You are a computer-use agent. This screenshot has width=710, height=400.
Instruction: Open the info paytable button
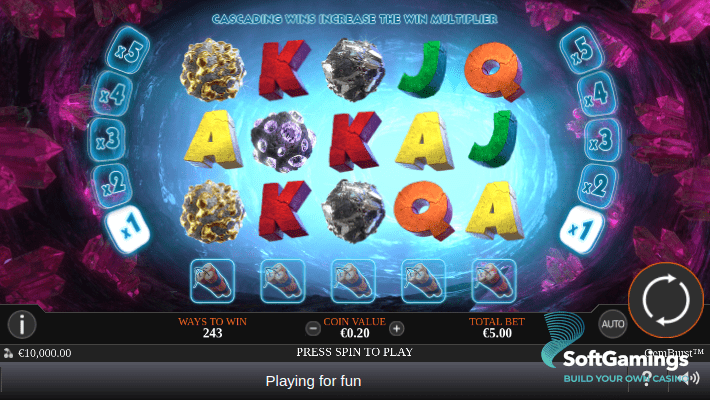tap(22, 324)
